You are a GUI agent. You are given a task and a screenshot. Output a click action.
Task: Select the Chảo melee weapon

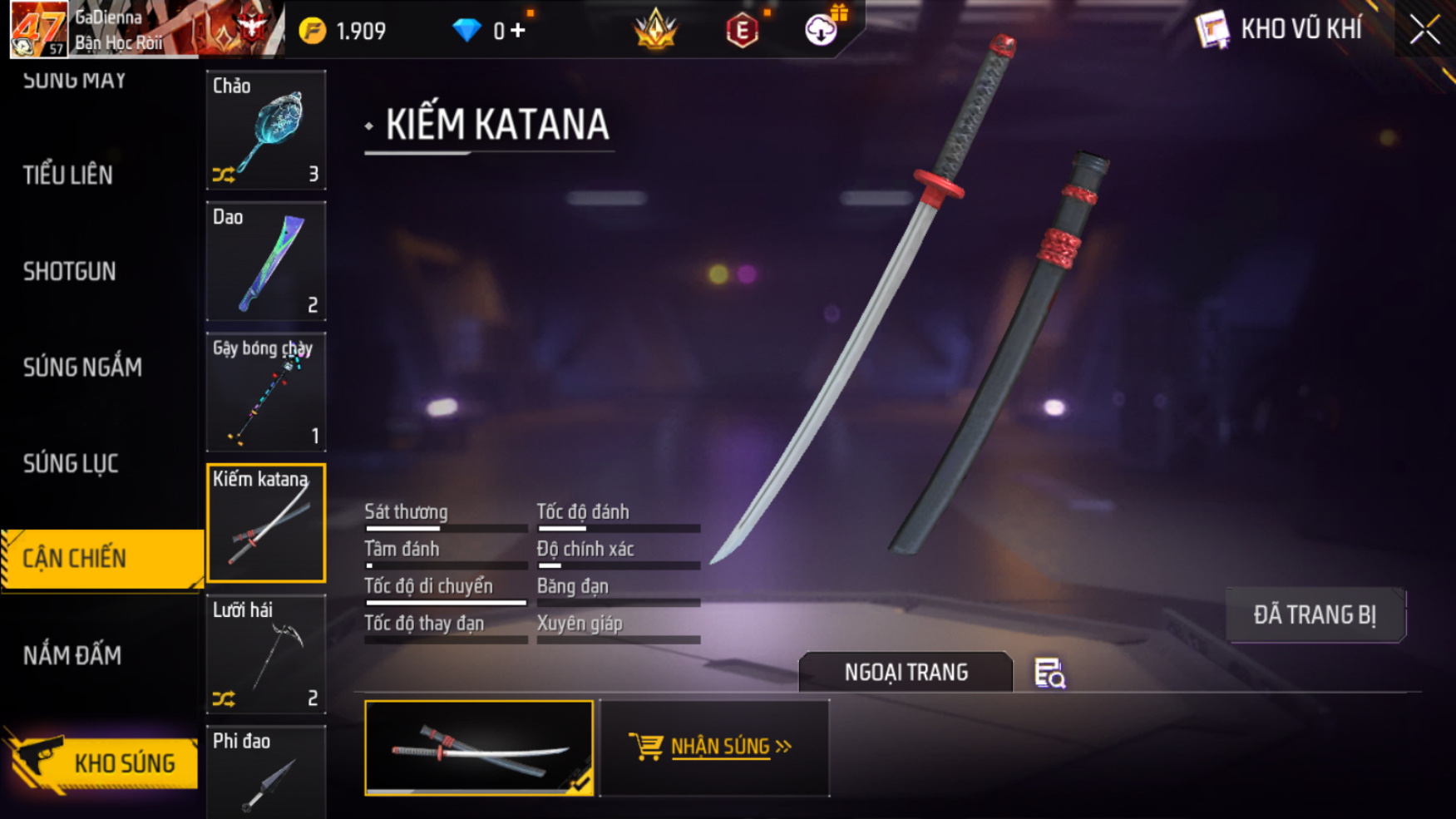(266, 131)
